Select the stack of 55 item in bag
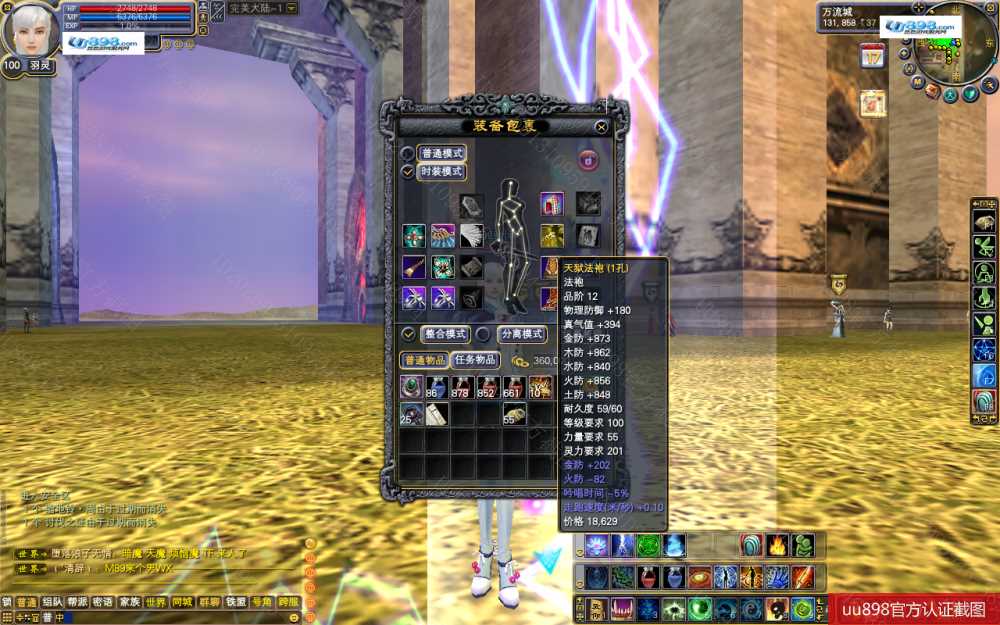 (514, 414)
